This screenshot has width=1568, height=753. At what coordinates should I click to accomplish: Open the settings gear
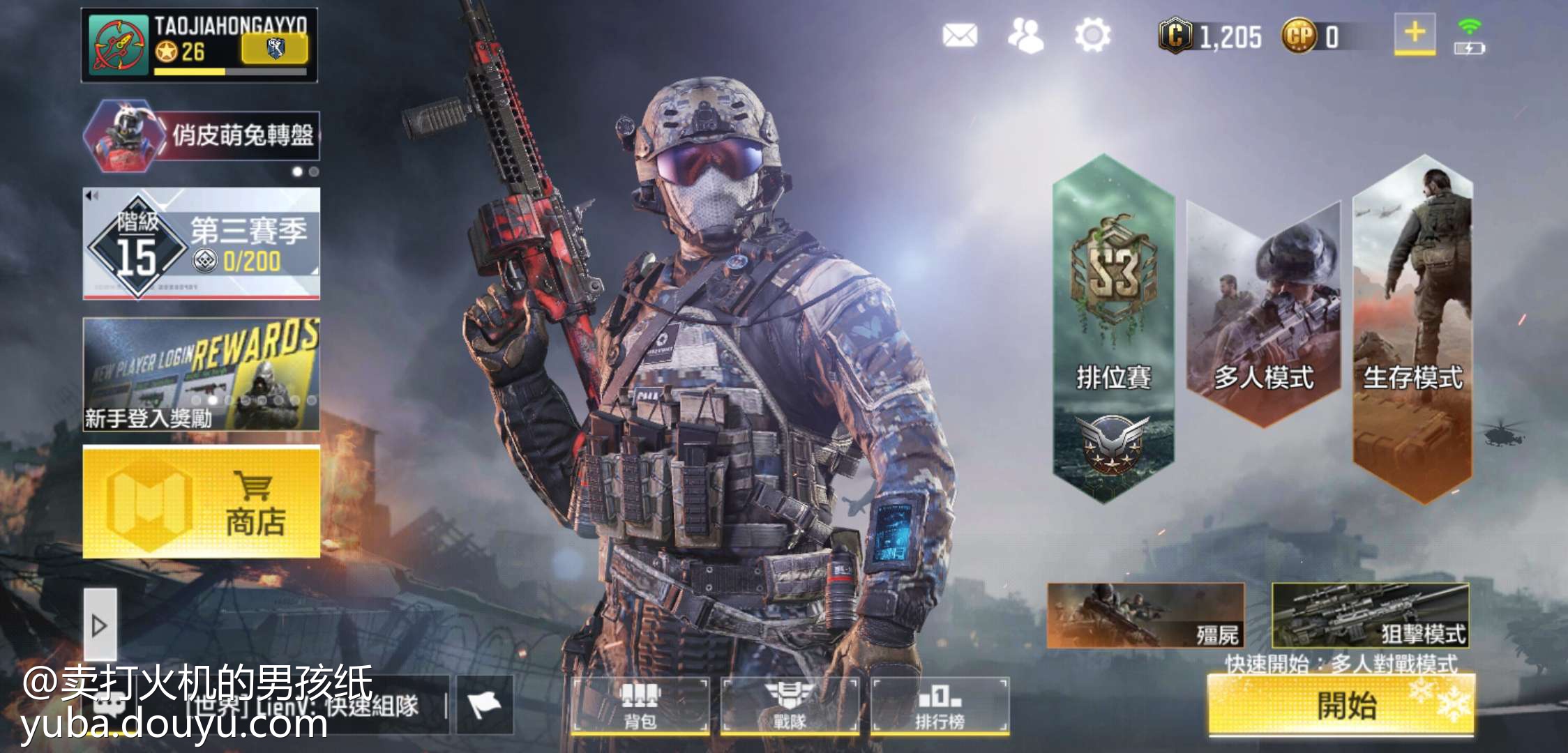click(x=1092, y=35)
